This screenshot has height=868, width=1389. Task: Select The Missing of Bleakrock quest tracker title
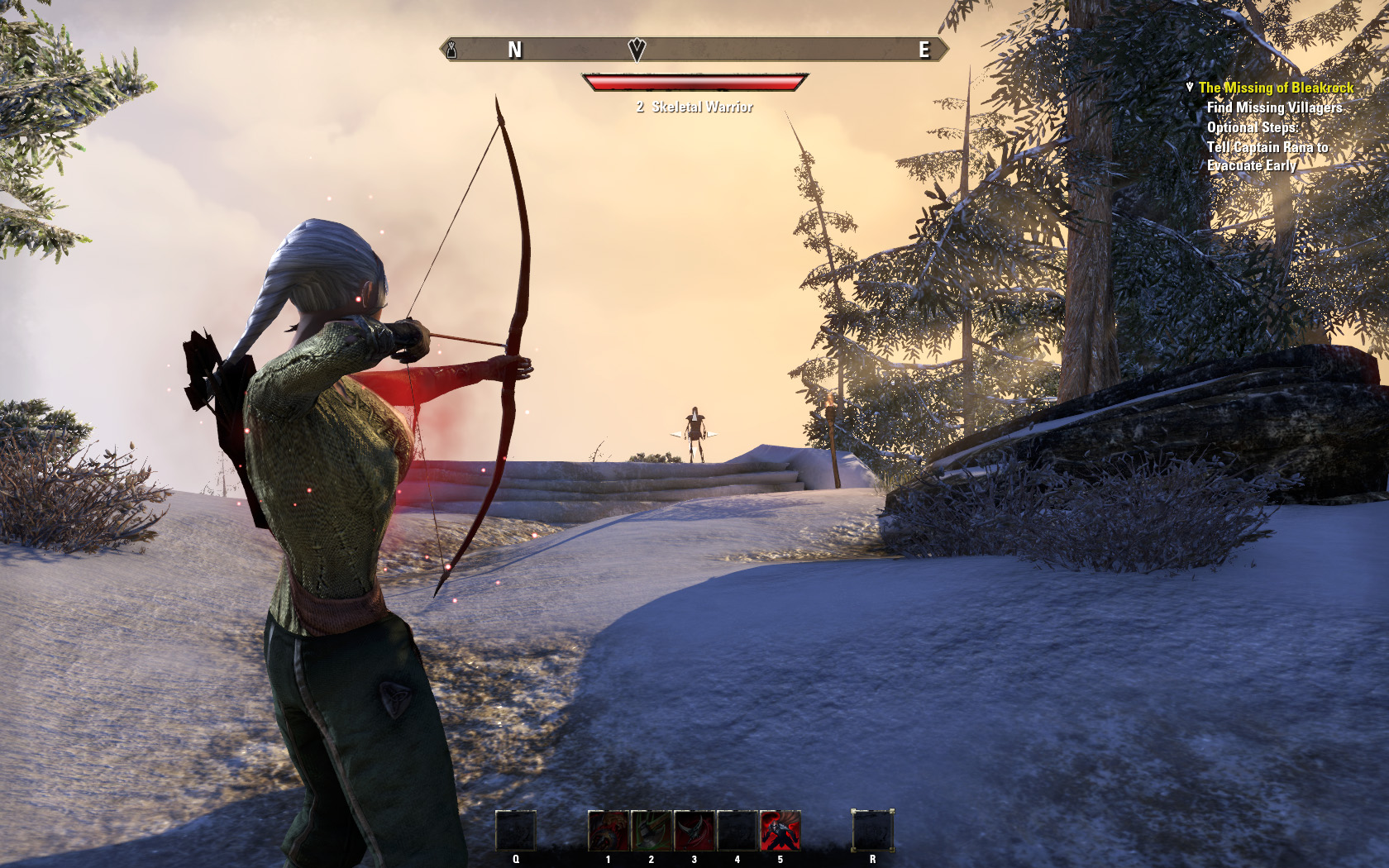1276,88
